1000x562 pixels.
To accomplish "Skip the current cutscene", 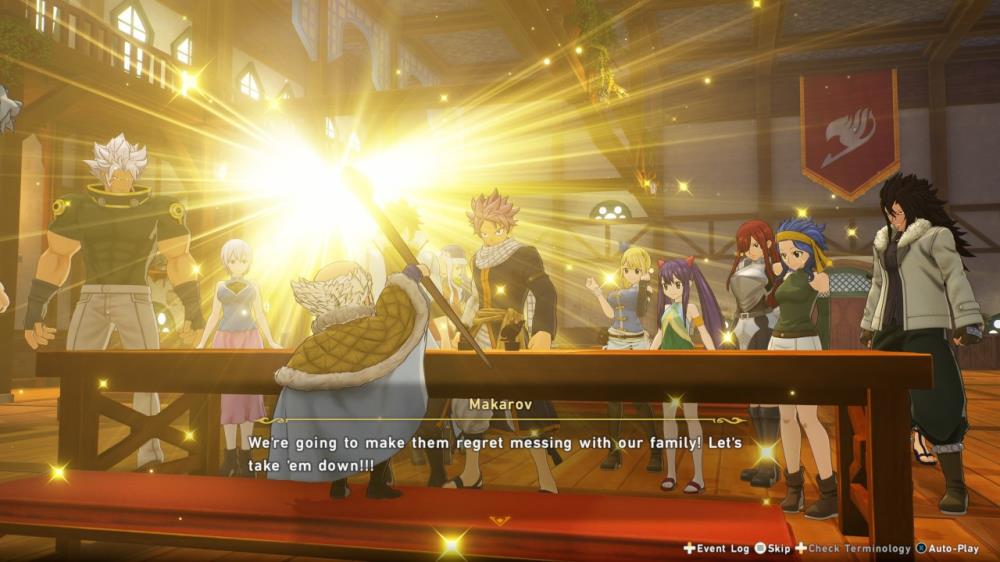I will [x=773, y=548].
